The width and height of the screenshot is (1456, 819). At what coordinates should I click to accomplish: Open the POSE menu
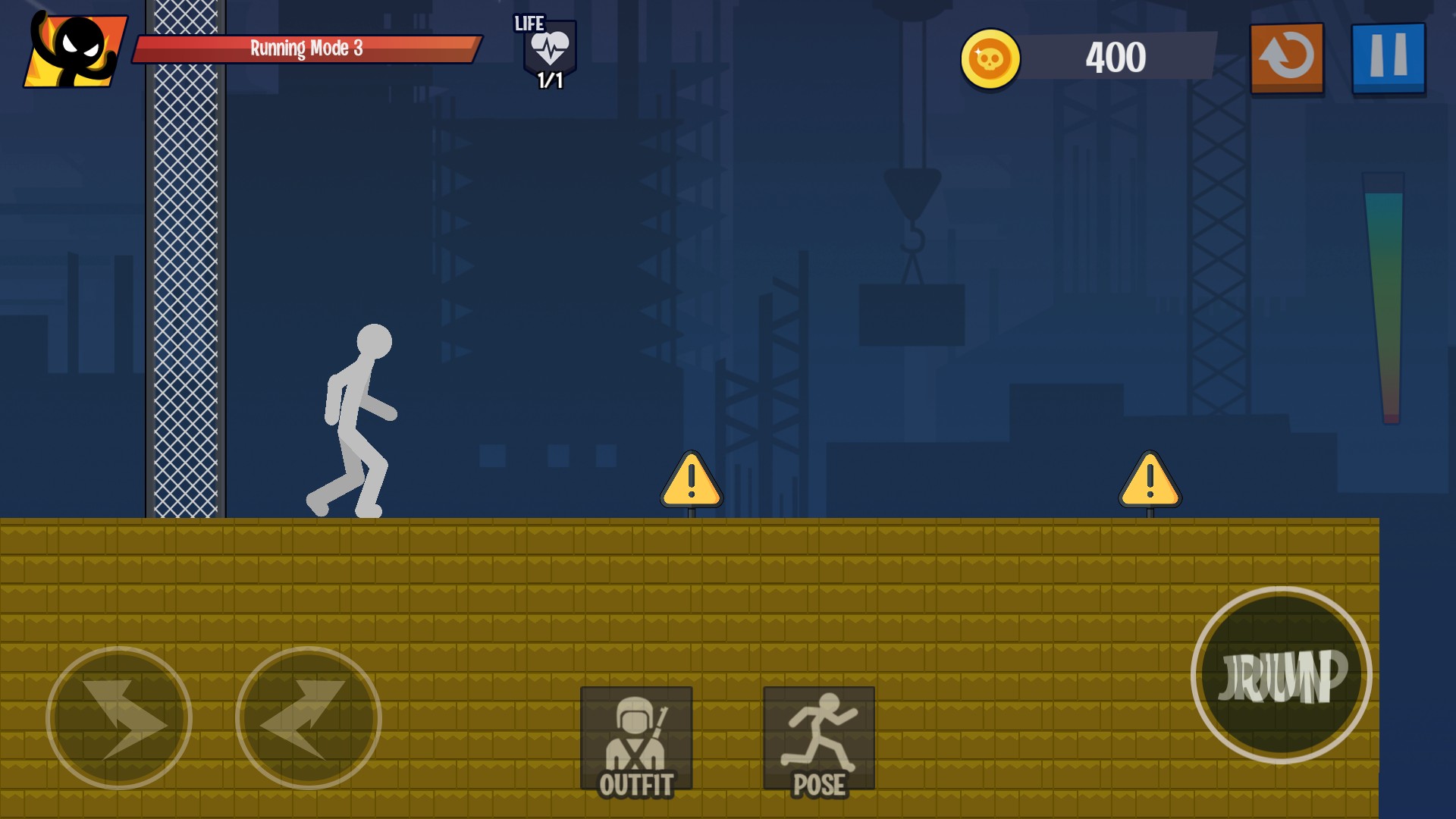coord(818,741)
